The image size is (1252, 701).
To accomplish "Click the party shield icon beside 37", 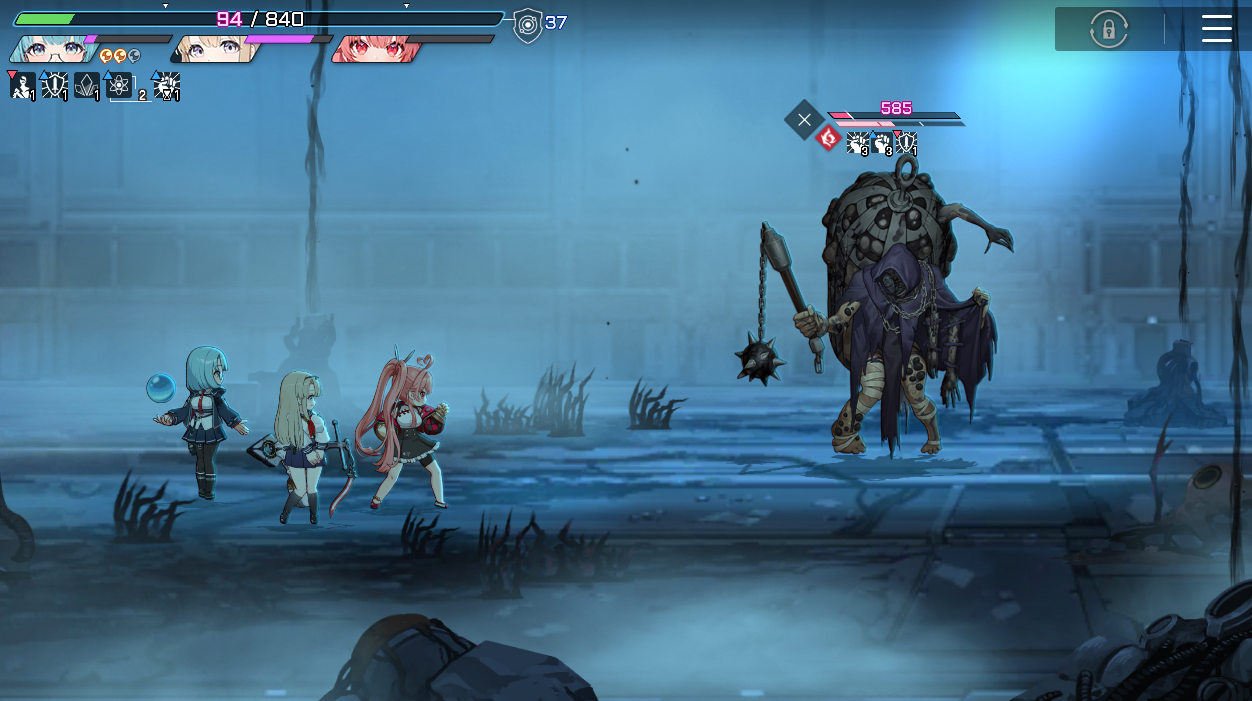I will 527,25.
